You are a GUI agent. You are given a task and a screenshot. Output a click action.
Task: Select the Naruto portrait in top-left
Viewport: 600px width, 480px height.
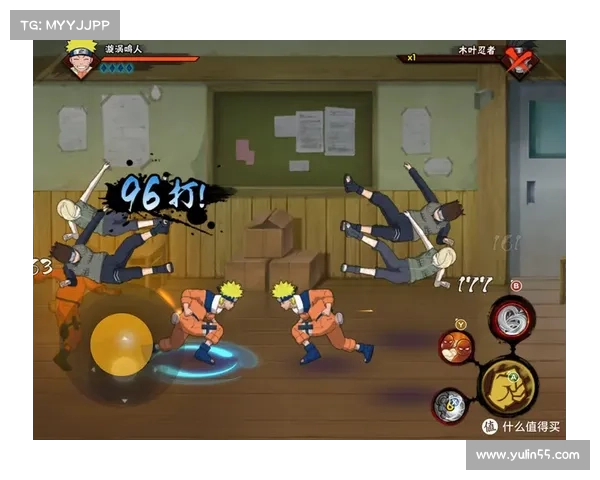(x=81, y=58)
